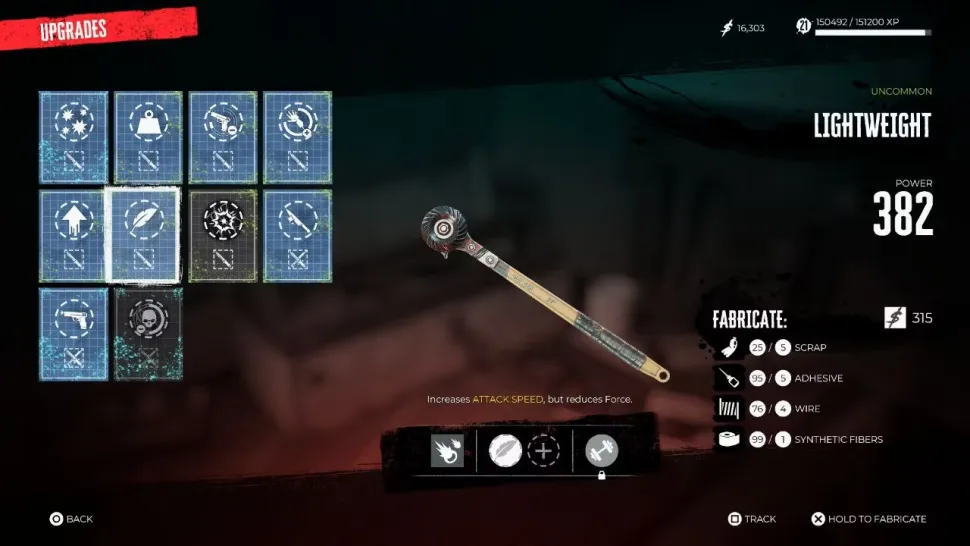Choose the highlighted feather Lightweight blueprint

coord(143,236)
